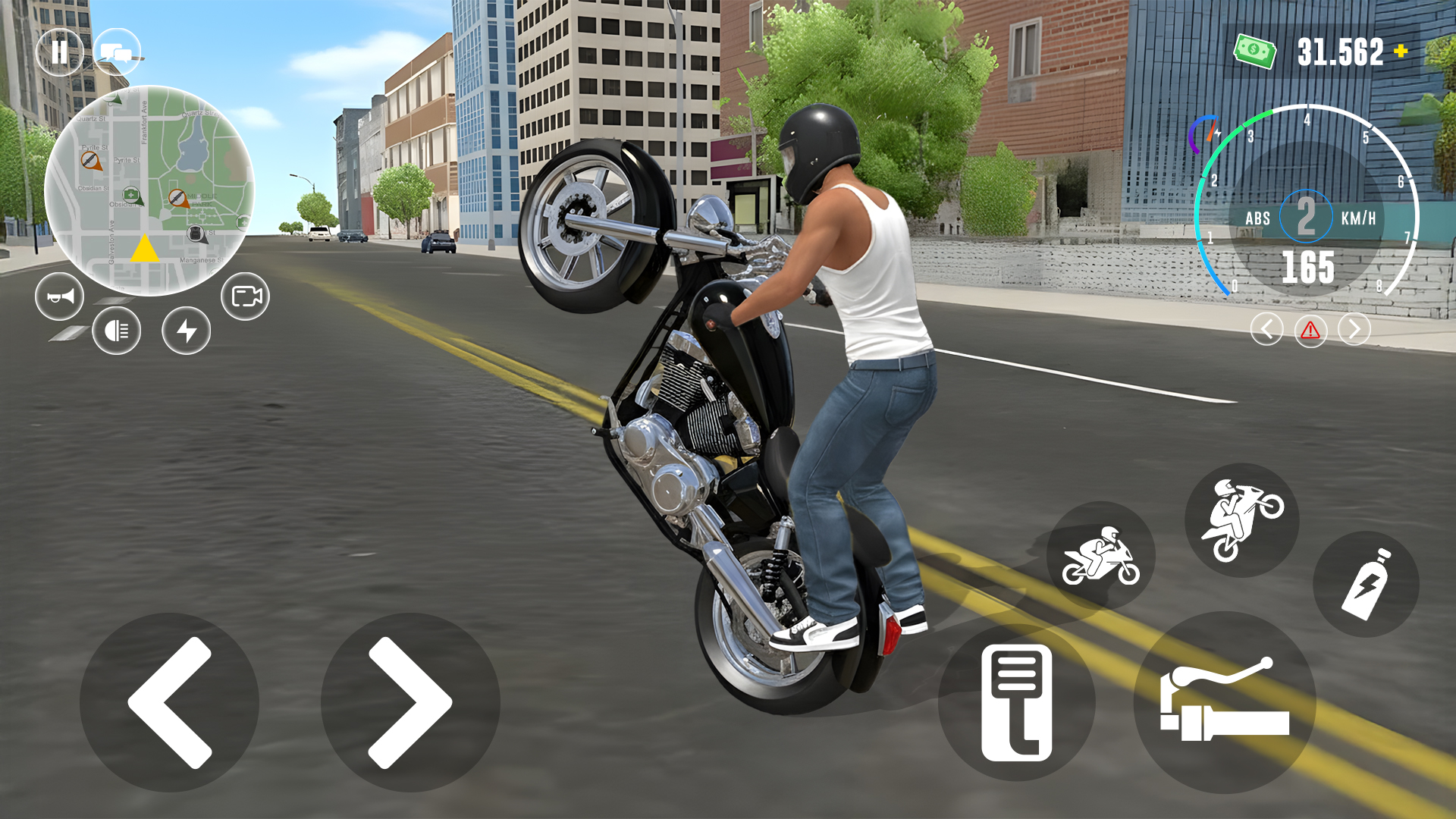Open the pause menu
The height and width of the screenshot is (819, 1456).
click(x=60, y=51)
